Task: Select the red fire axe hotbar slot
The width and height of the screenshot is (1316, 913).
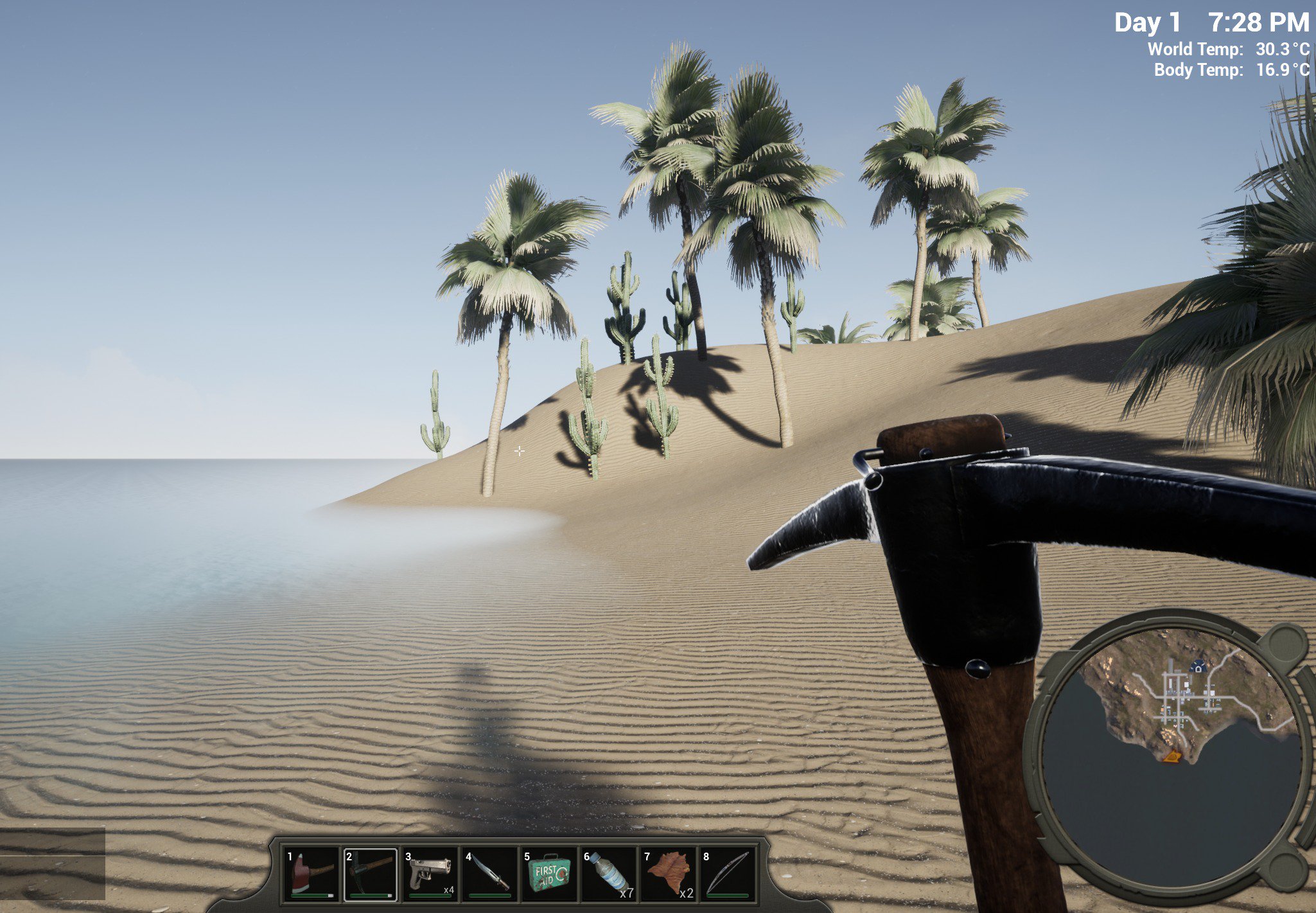Action: pyautogui.click(x=311, y=874)
